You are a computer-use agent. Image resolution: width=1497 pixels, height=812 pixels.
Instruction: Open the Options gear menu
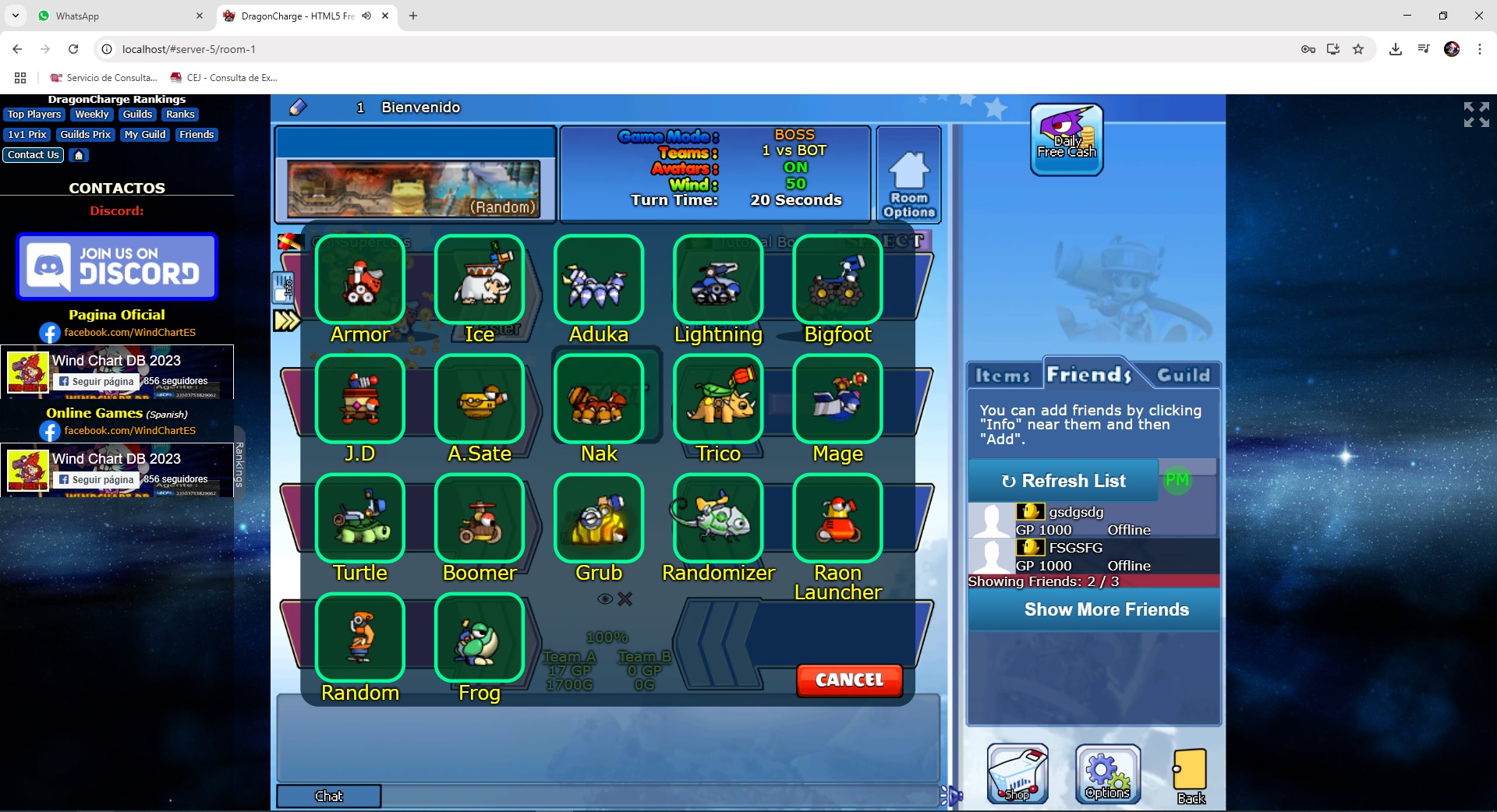point(1107,774)
